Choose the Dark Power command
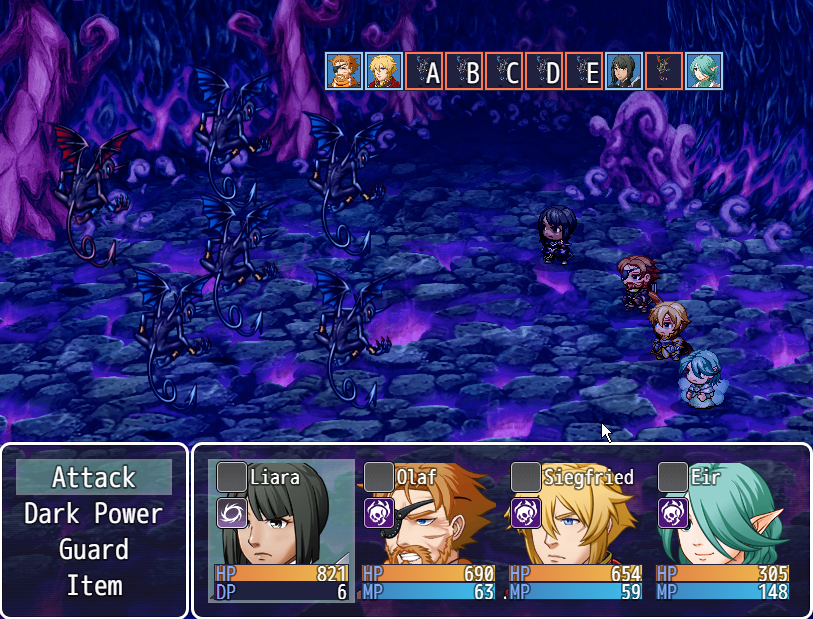The width and height of the screenshot is (813, 619). coord(94,514)
